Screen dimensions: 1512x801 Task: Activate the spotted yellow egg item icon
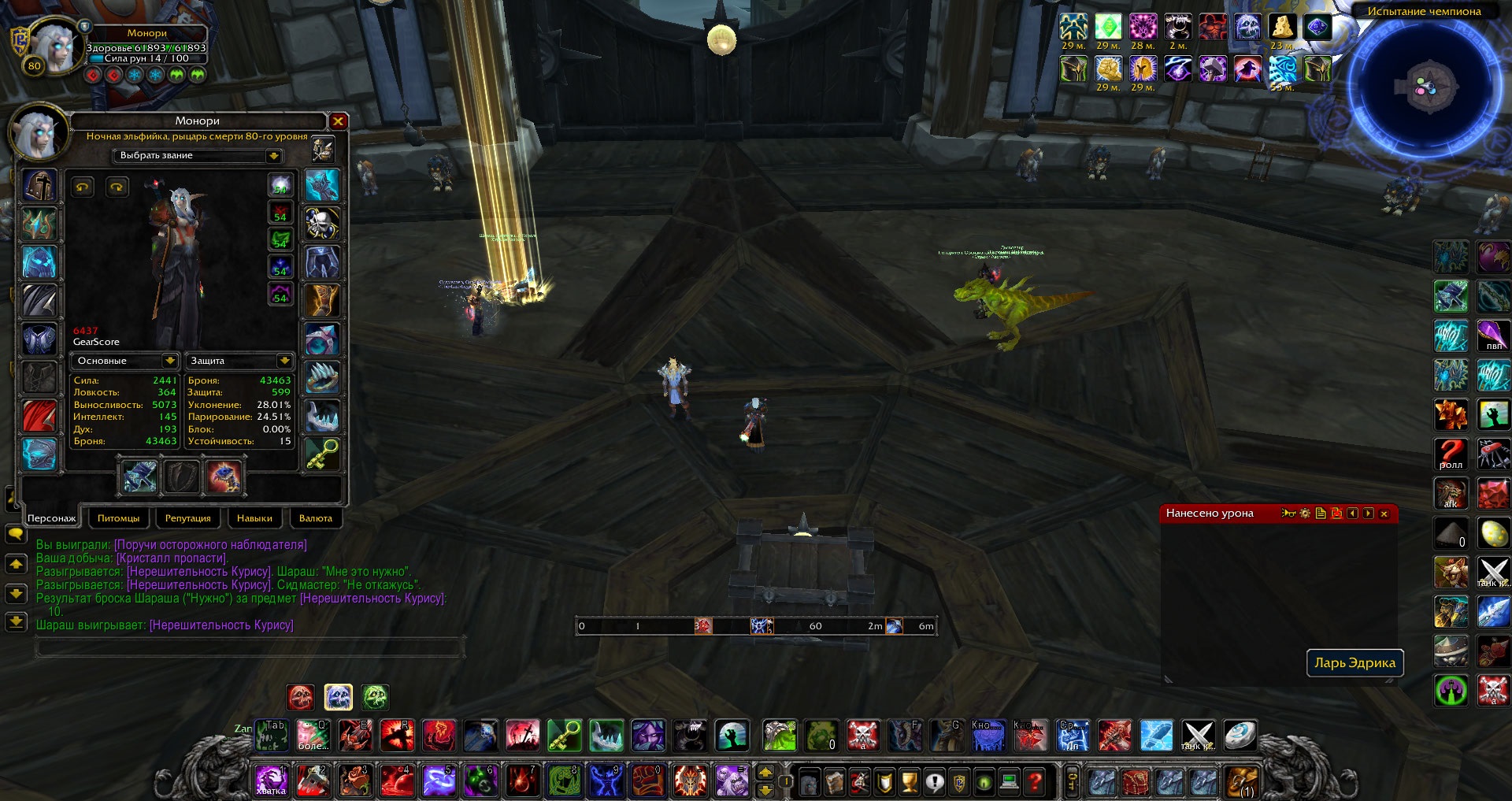(x=1493, y=533)
